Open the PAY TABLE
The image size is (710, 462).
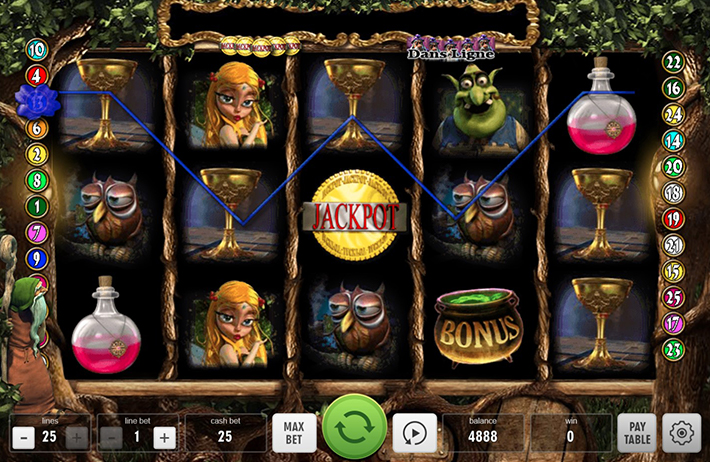[636, 434]
